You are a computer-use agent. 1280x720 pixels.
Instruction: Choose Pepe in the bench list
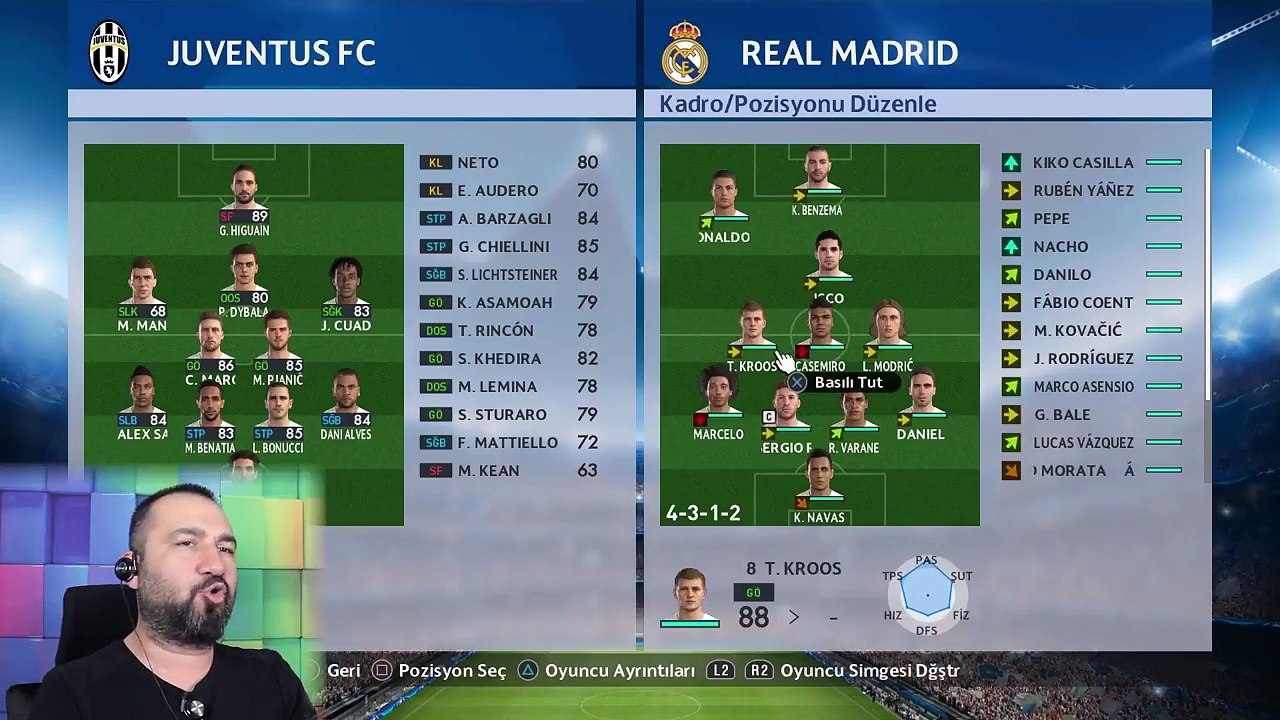(x=1051, y=219)
